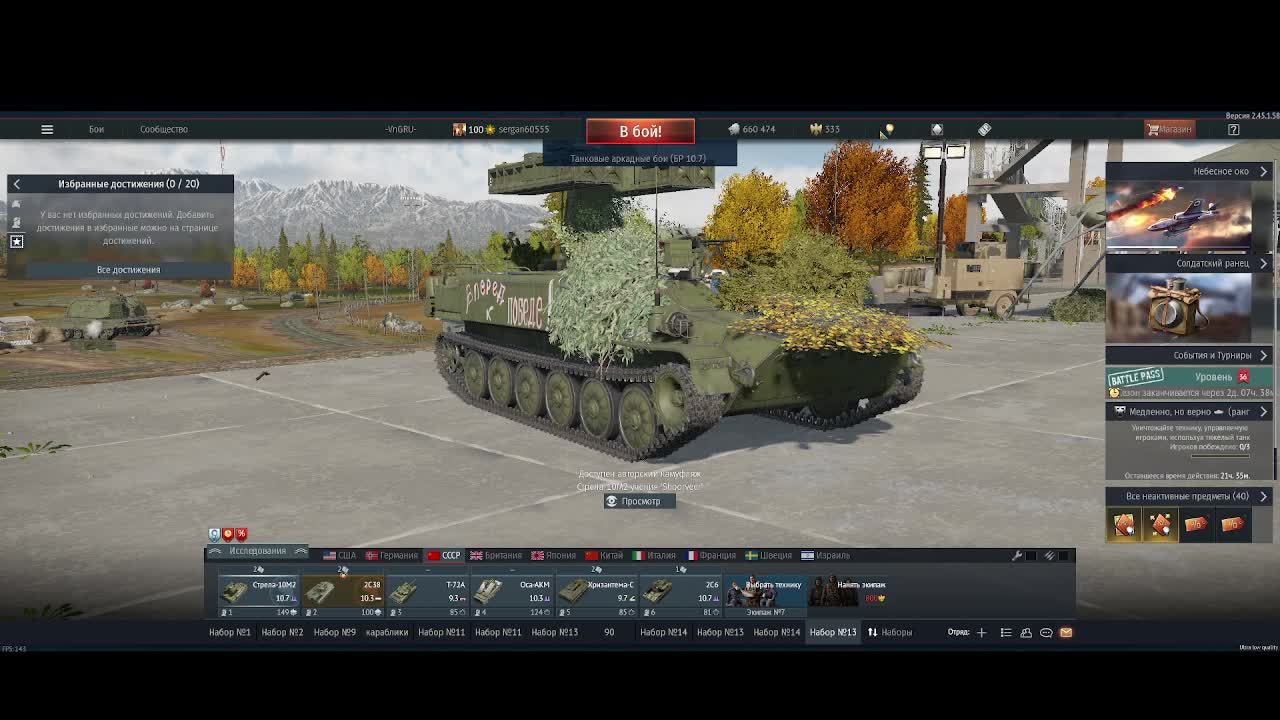
Task: Open the «Наборы» presets list
Action: coord(889,632)
